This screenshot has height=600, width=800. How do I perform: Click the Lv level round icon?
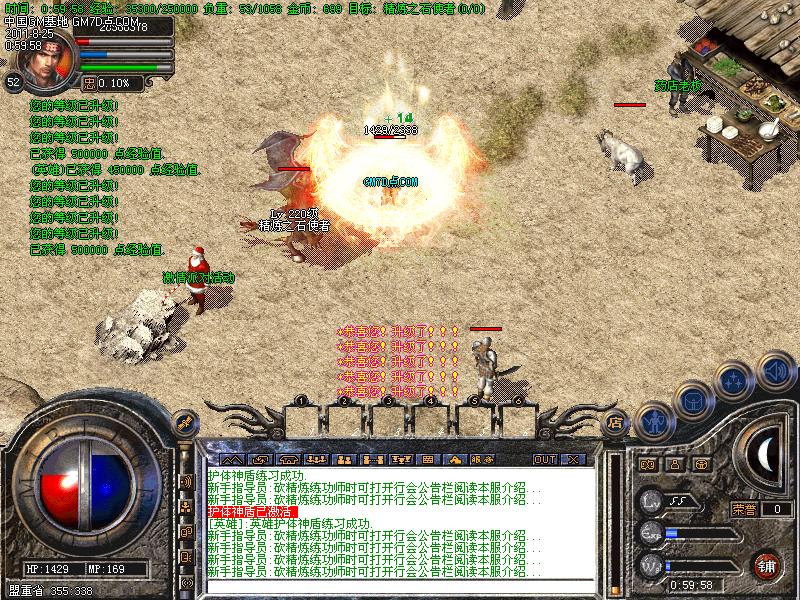(652, 501)
